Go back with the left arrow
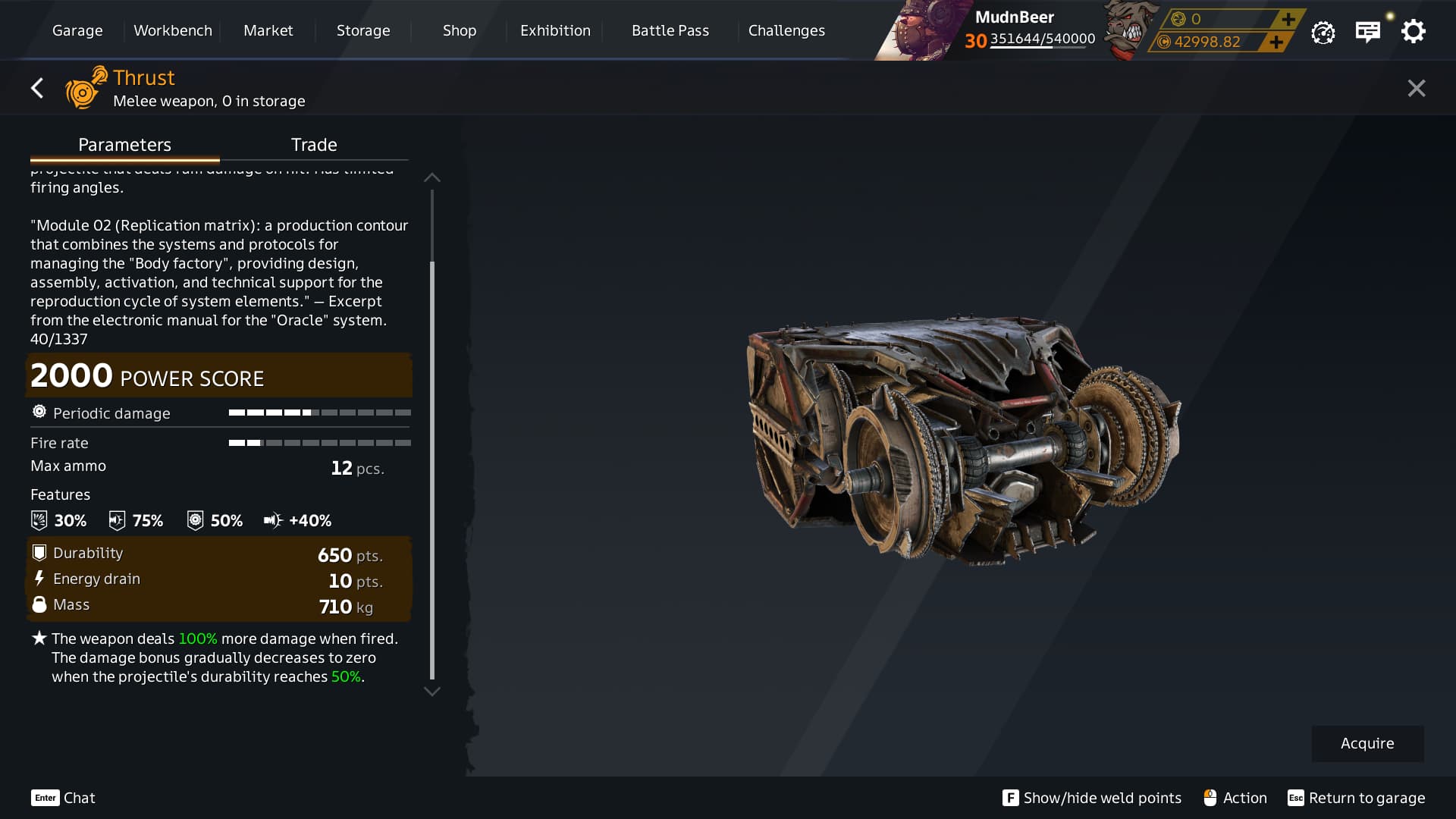1456x819 pixels. click(x=37, y=89)
